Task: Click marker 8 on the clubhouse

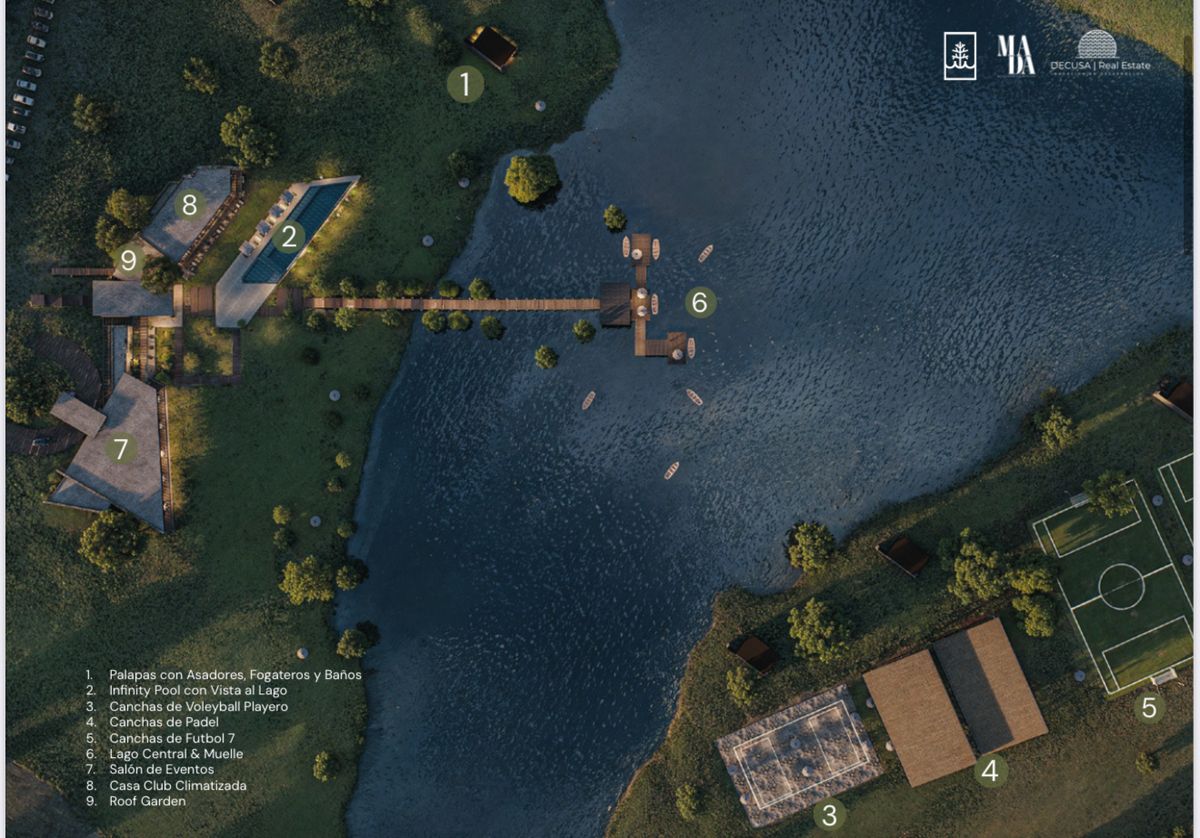Action: 188,205
